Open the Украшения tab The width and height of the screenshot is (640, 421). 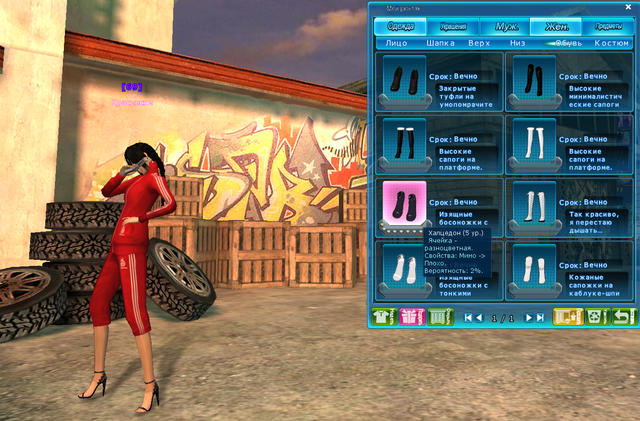(x=452, y=26)
